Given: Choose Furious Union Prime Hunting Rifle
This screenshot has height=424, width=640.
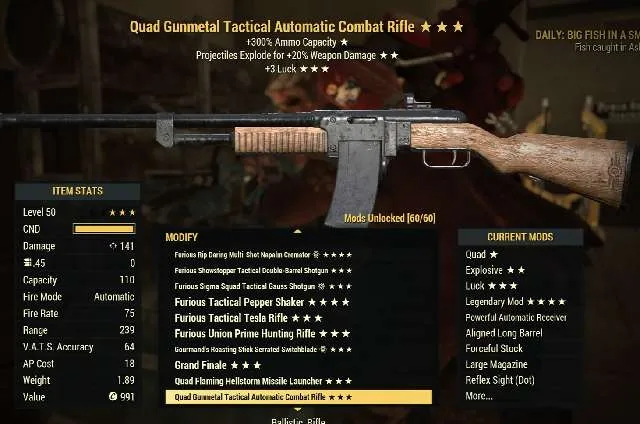Looking at the screenshot, I should pos(262,333).
